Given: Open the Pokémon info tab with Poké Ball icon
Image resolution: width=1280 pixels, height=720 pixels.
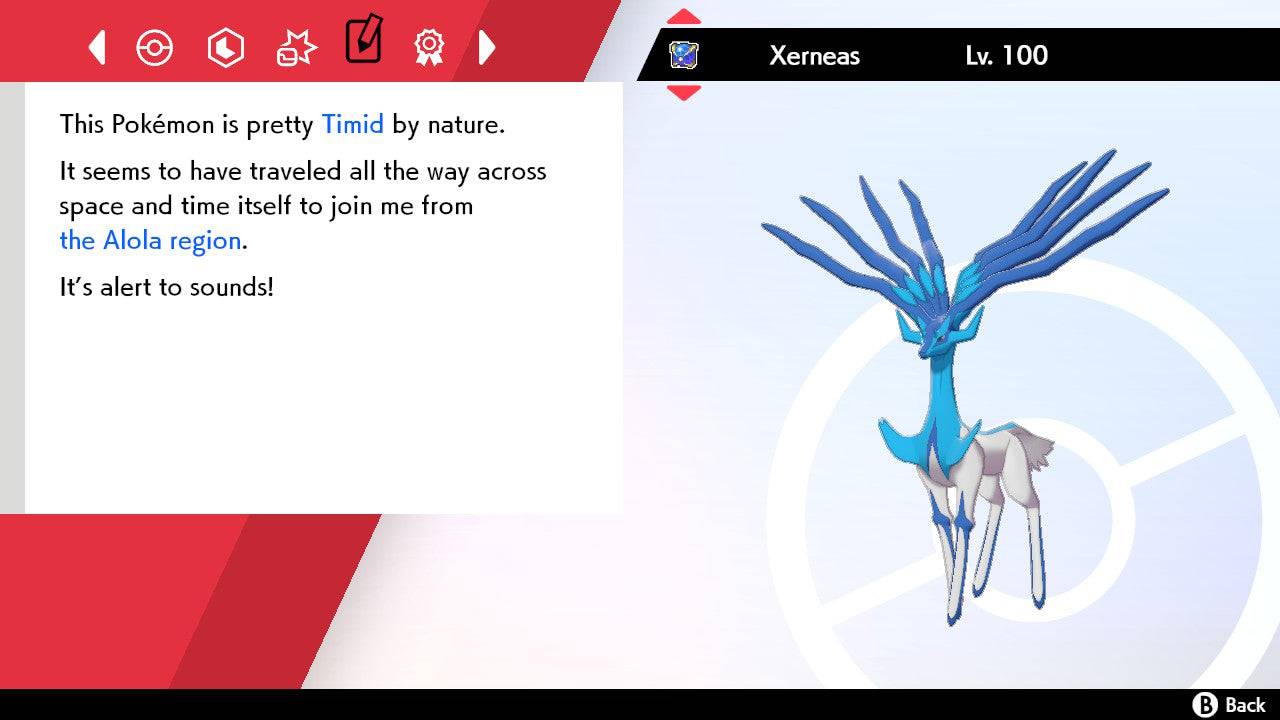Looking at the screenshot, I should point(155,47).
